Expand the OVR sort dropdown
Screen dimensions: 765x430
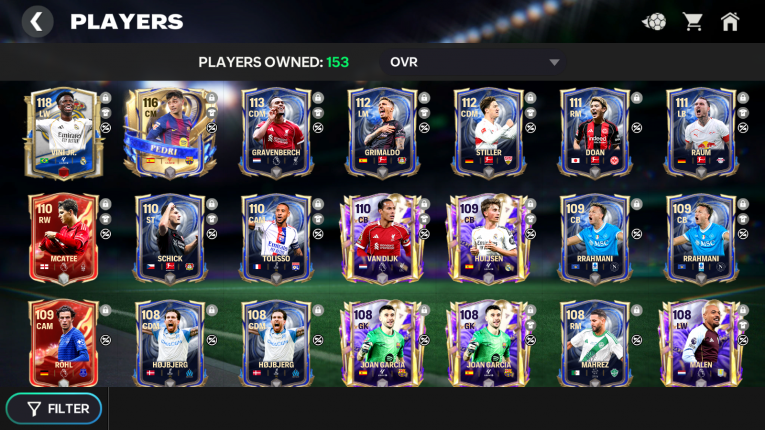tap(554, 62)
